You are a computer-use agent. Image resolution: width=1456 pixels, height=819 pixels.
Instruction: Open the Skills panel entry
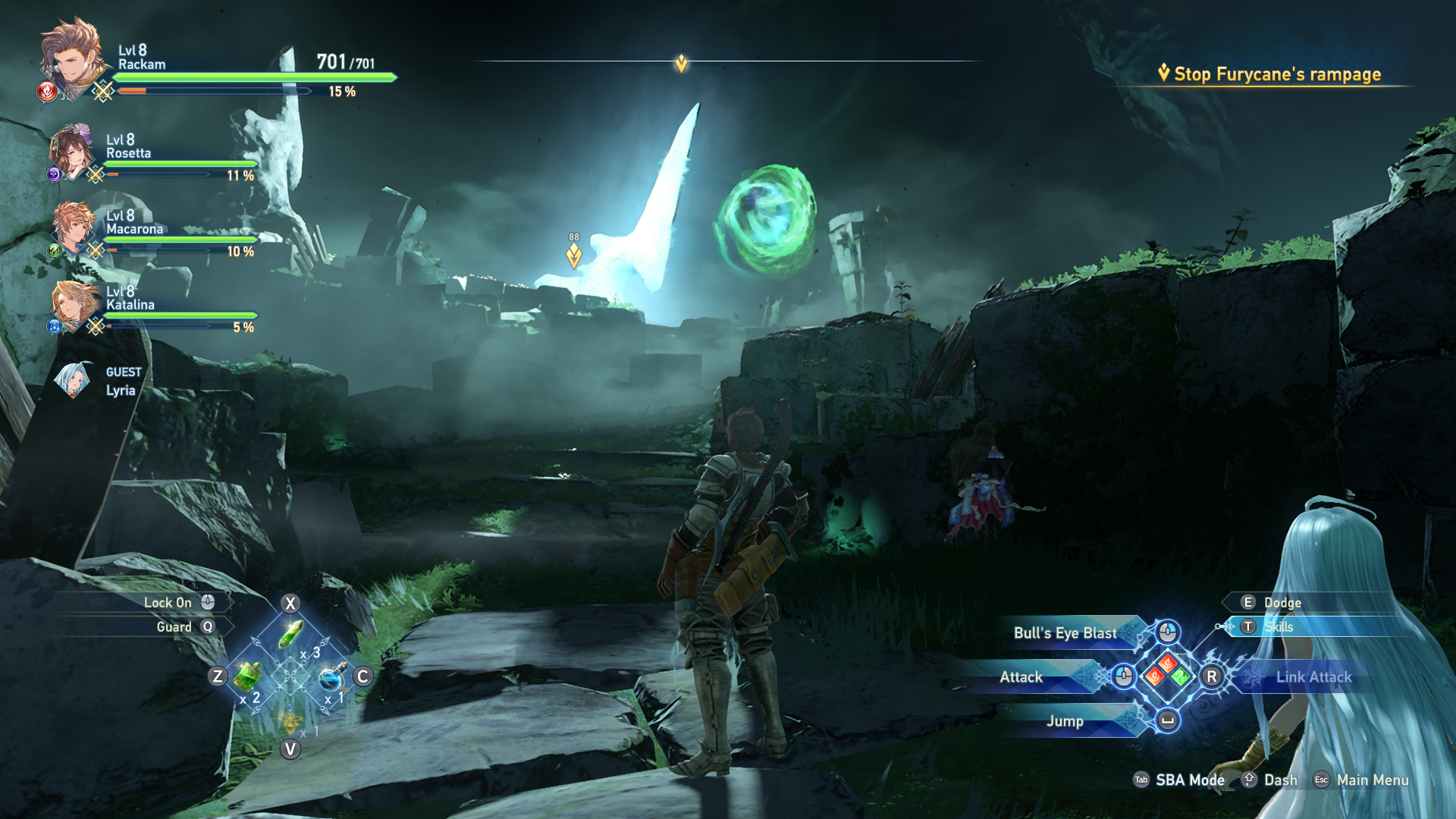point(1279,627)
